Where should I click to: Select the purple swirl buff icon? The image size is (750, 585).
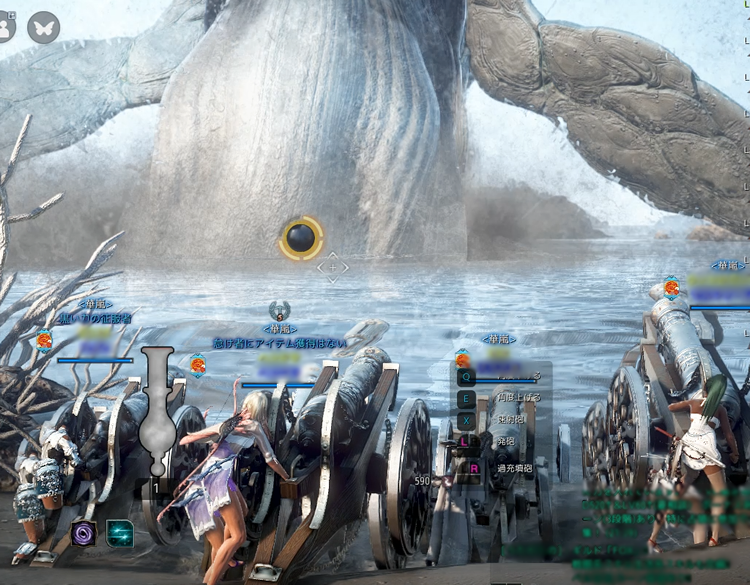pyautogui.click(x=84, y=534)
